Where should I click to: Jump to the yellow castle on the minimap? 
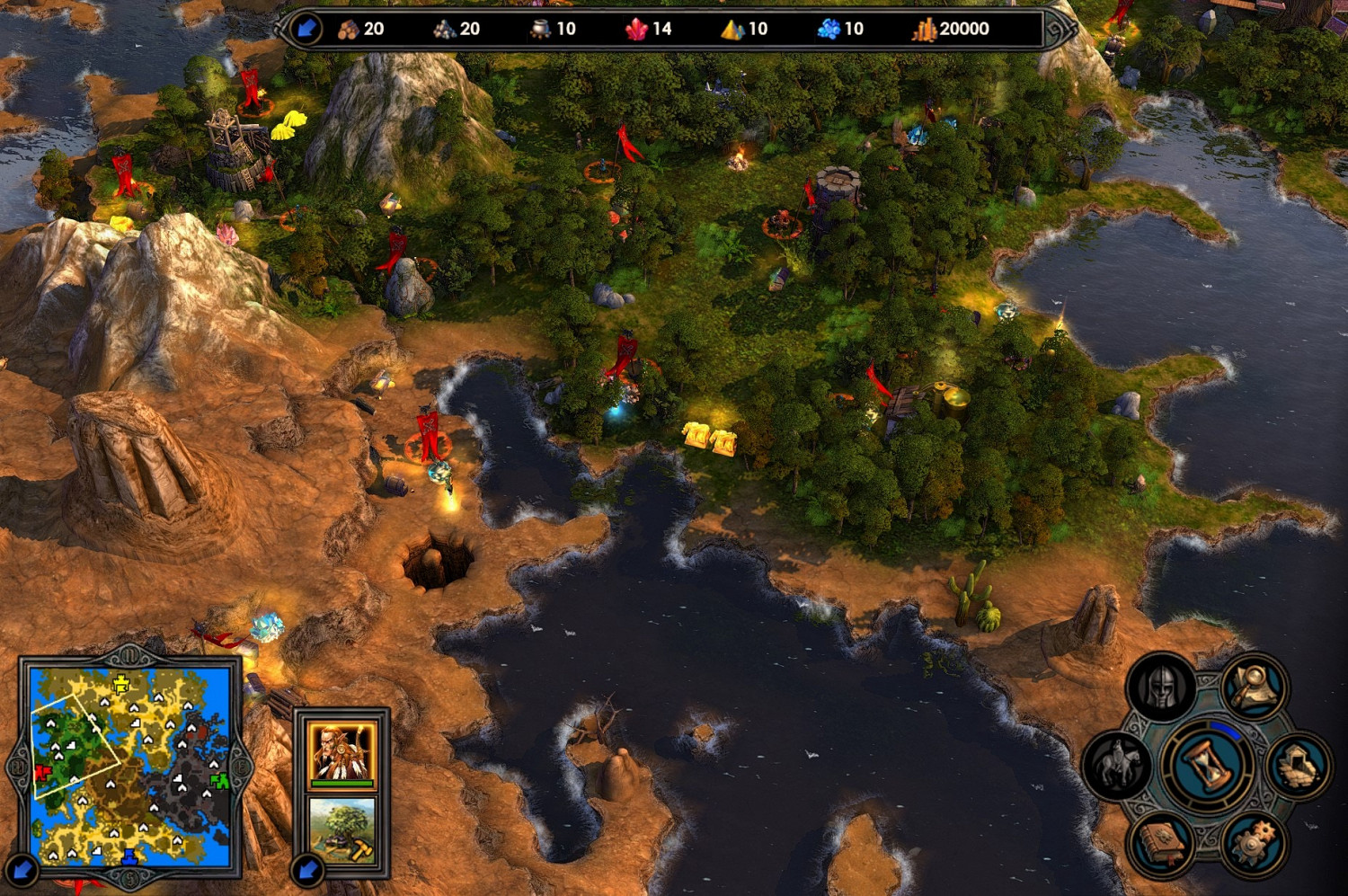[121, 687]
